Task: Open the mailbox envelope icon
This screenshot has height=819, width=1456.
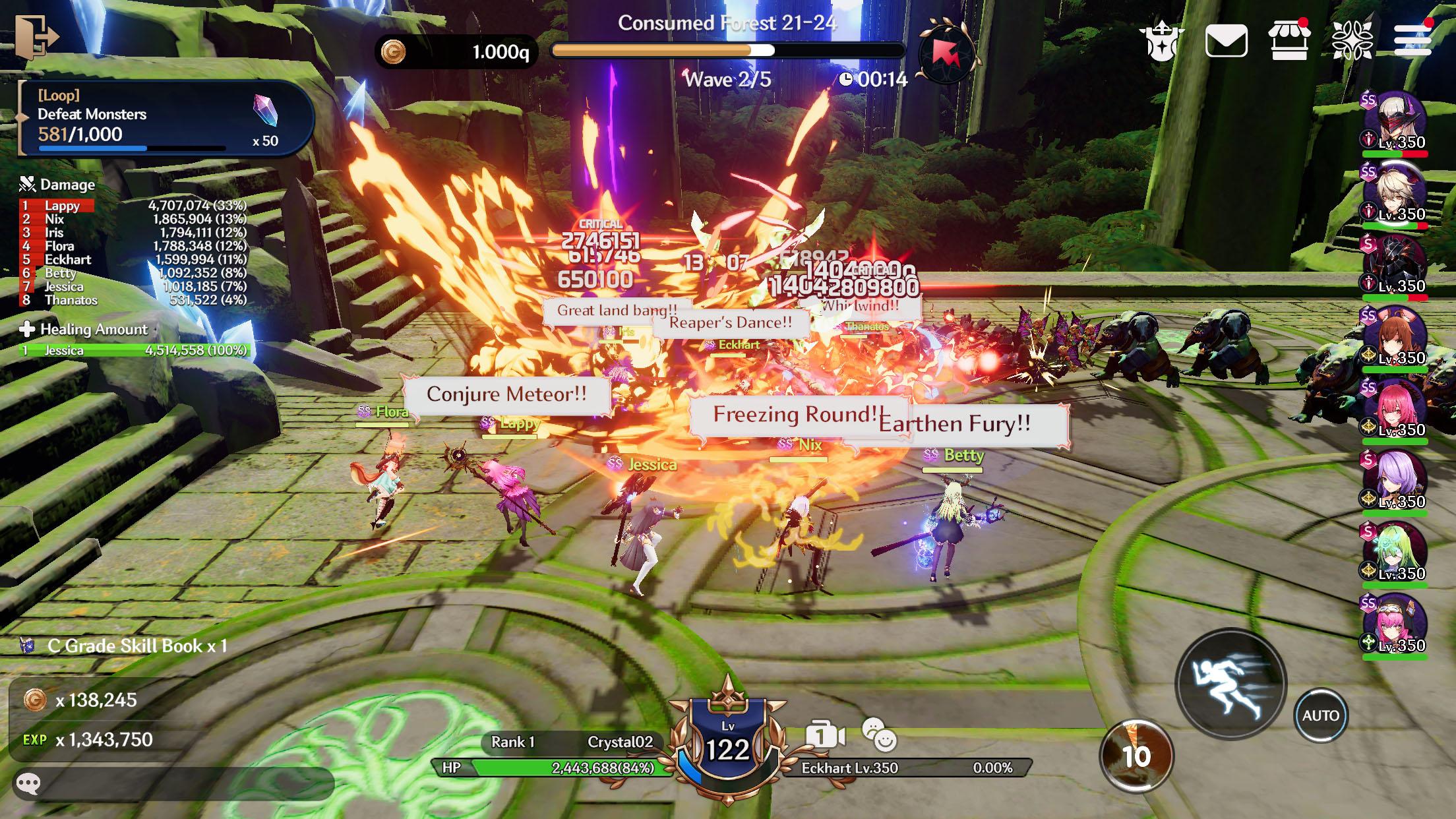Action: coord(1226,42)
